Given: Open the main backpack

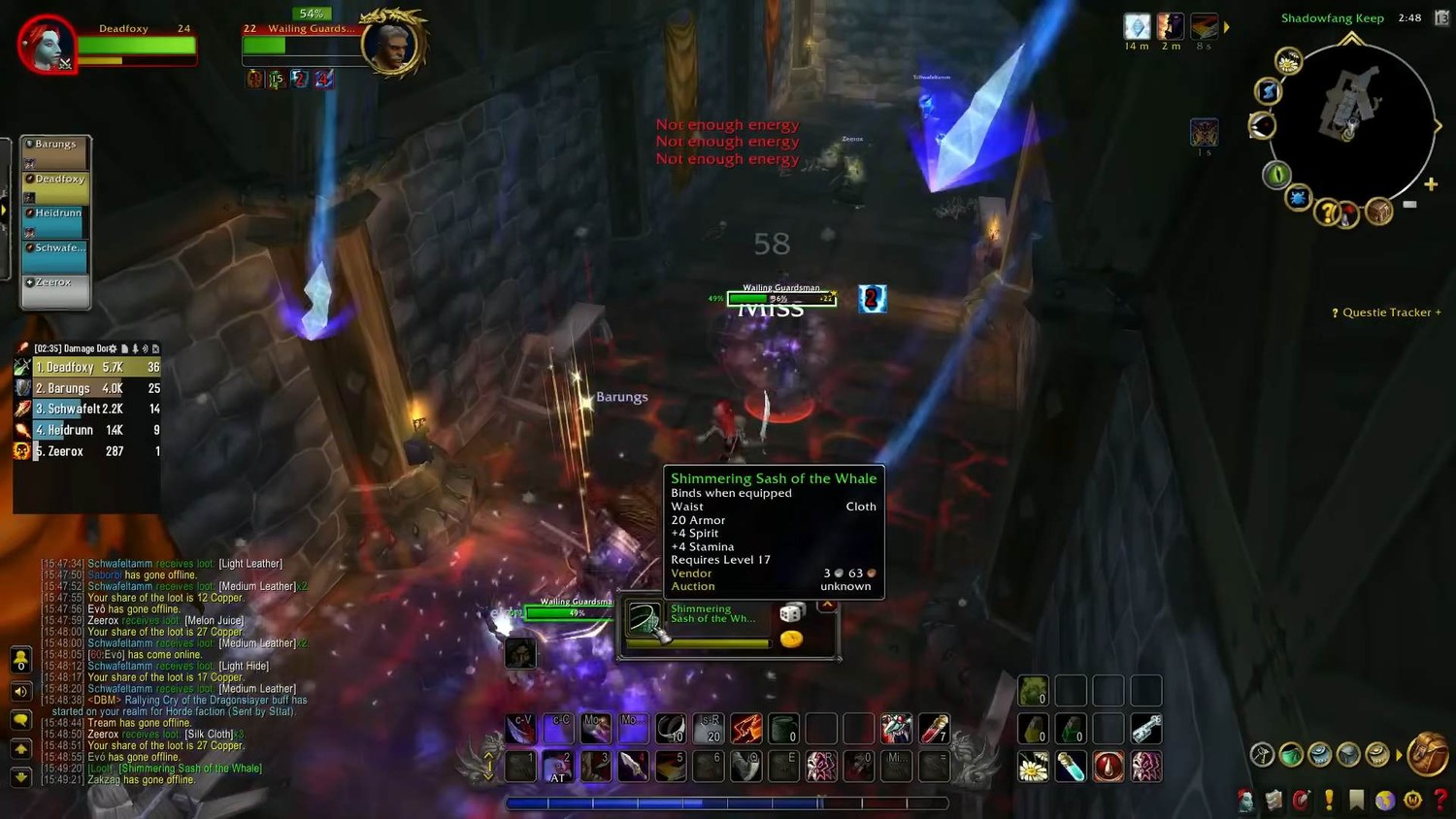Looking at the screenshot, I should pyautogui.click(x=1427, y=754).
